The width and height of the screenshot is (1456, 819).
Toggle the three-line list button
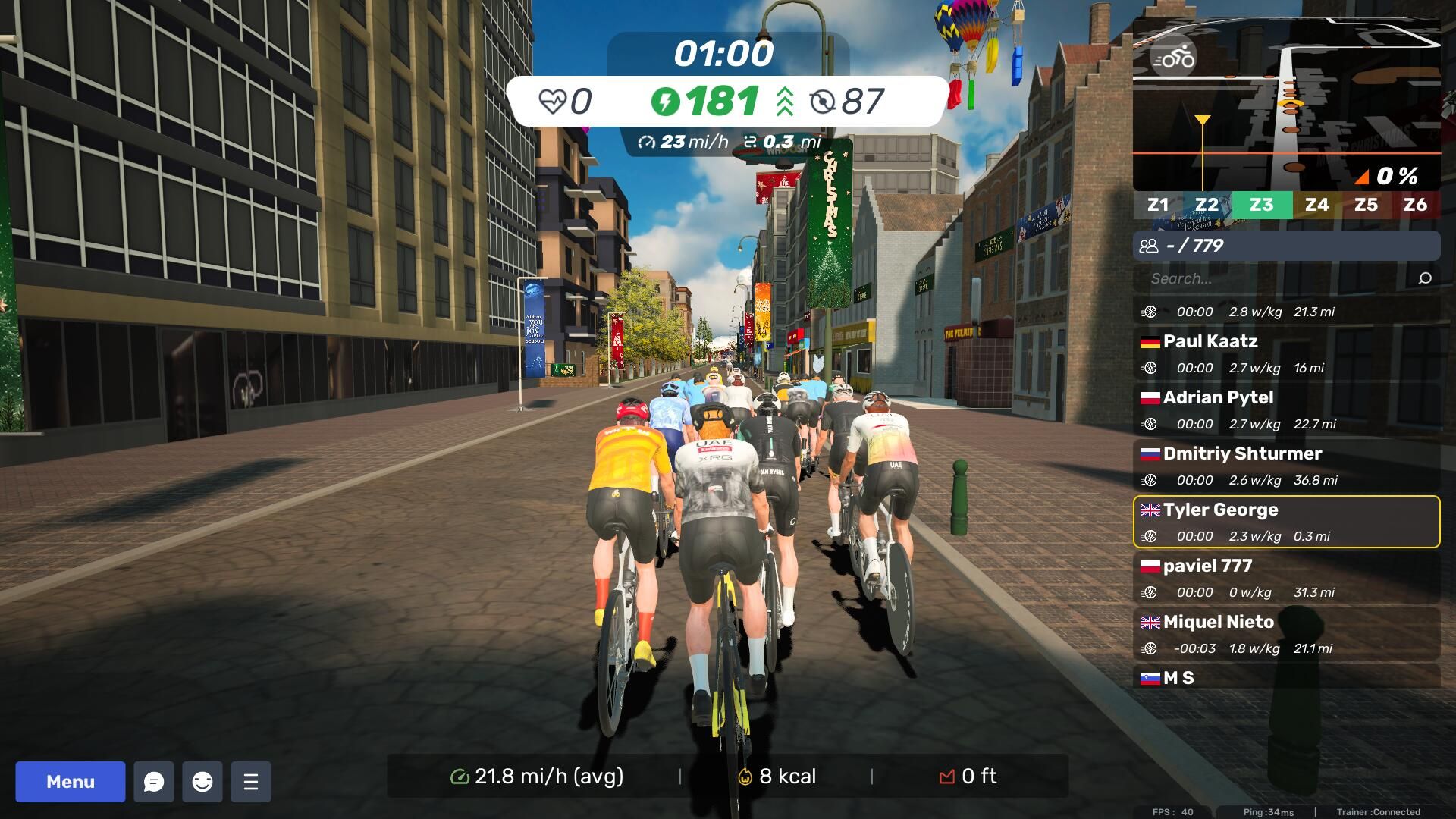251,782
